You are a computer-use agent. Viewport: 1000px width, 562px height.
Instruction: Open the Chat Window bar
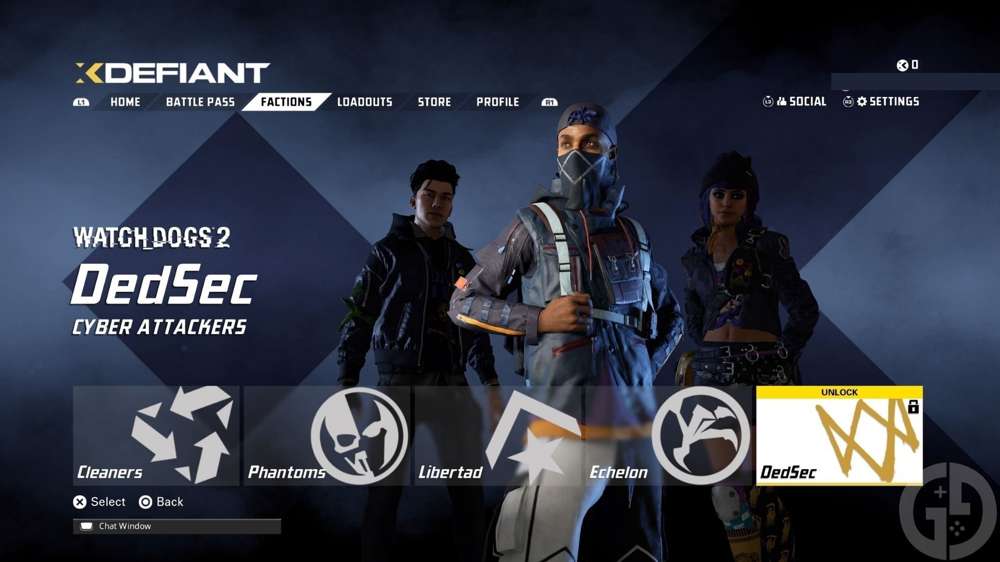click(x=177, y=526)
